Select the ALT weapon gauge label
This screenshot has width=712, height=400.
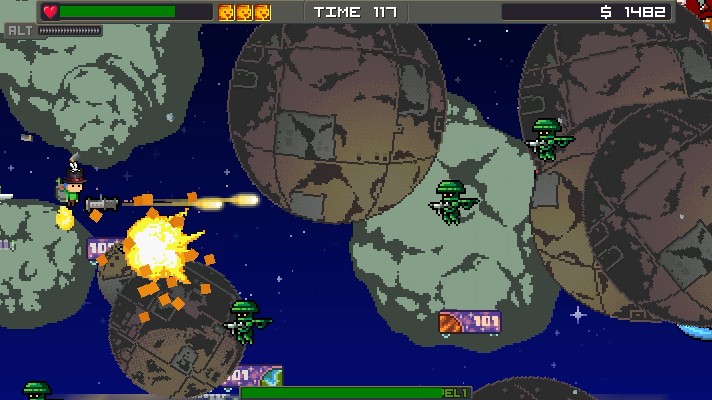click(x=20, y=30)
